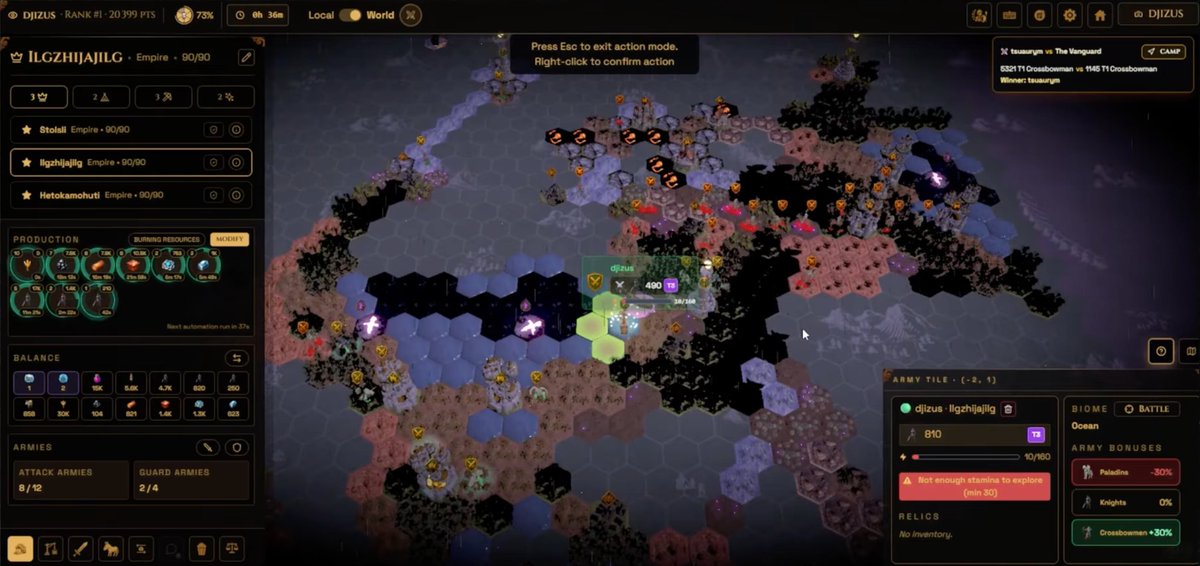The height and width of the screenshot is (566, 1200).
Task: Click the Battle button in the biome panel
Action: pyautogui.click(x=1146, y=409)
